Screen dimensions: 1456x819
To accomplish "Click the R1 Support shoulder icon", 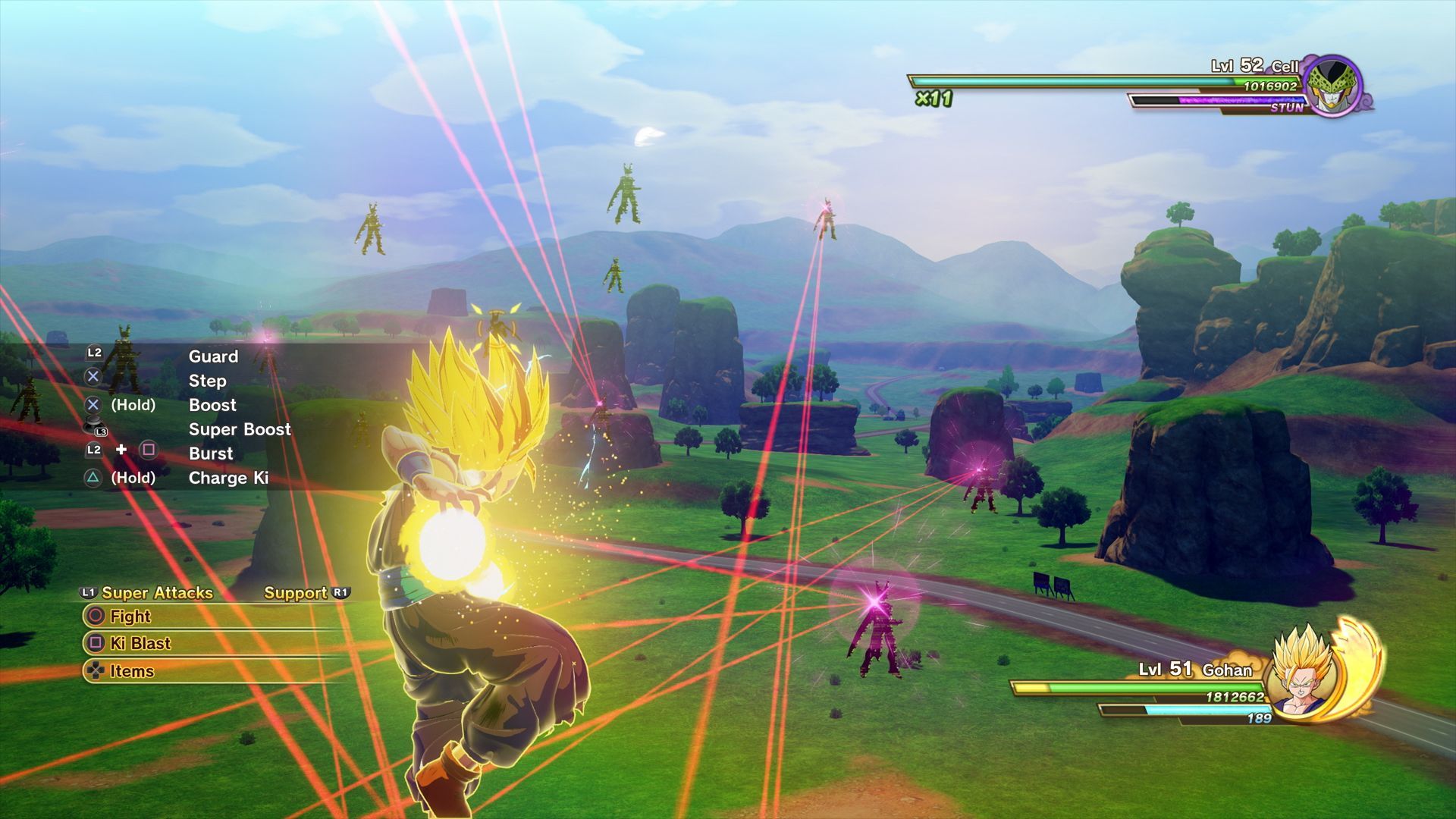I will (340, 593).
